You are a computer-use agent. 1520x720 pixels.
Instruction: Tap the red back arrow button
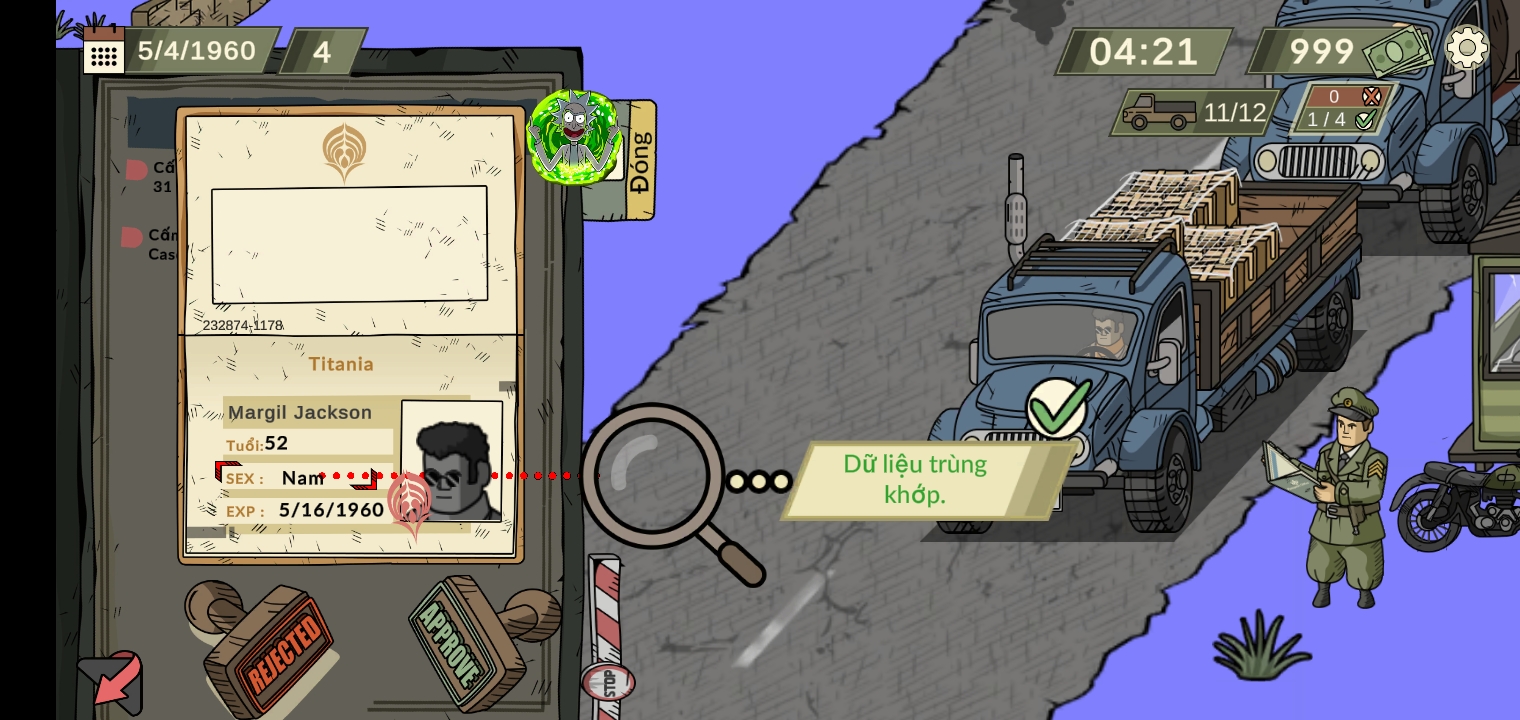(x=111, y=684)
